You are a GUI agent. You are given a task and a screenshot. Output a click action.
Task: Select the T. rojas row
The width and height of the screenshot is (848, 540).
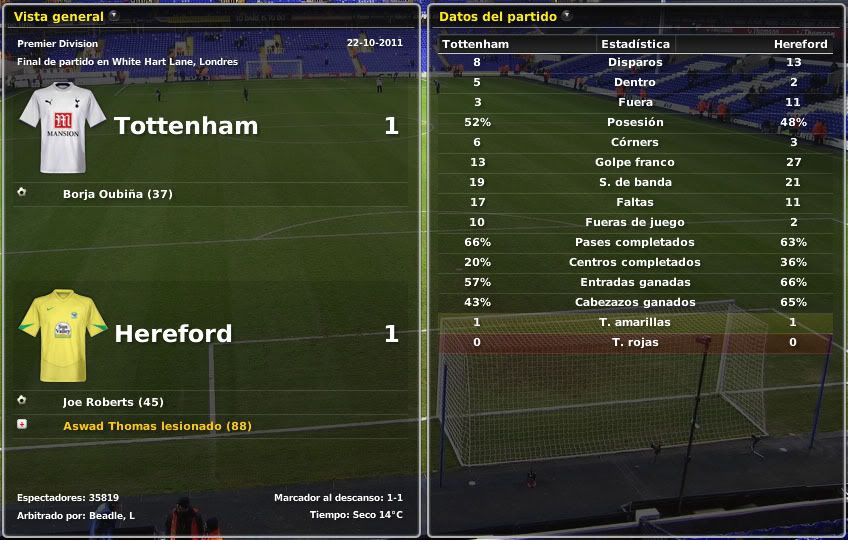635,342
